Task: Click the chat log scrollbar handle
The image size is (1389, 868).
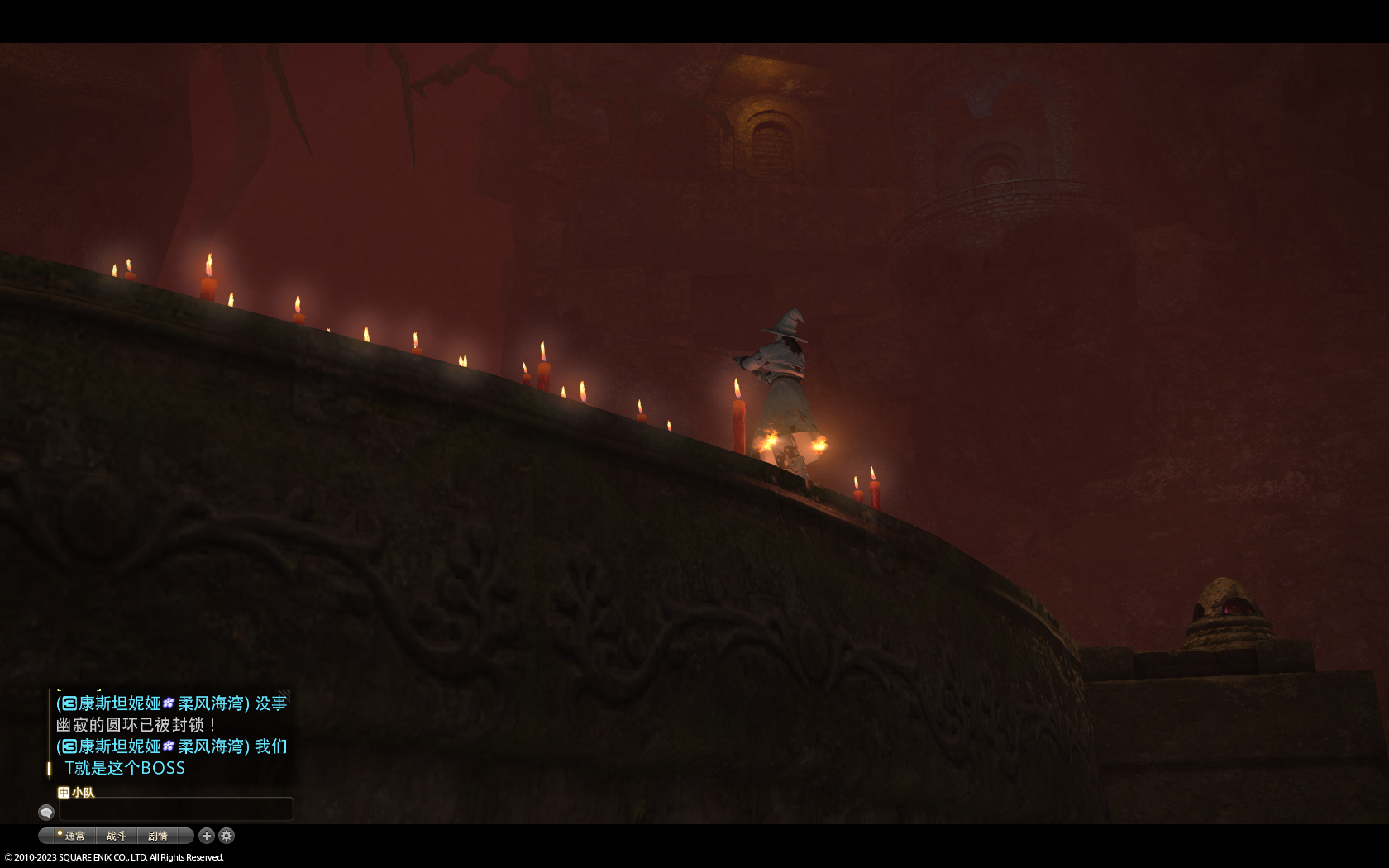Action: pos(50,768)
